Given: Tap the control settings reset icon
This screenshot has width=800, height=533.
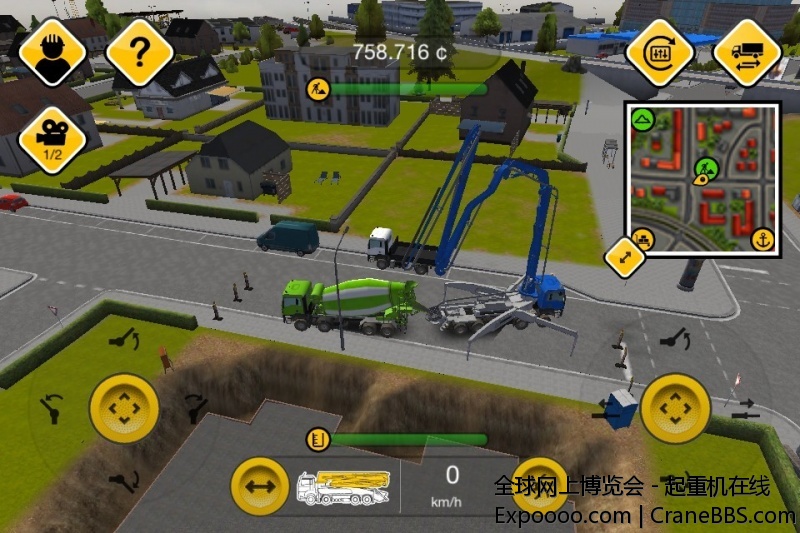Looking at the screenshot, I should [660, 52].
